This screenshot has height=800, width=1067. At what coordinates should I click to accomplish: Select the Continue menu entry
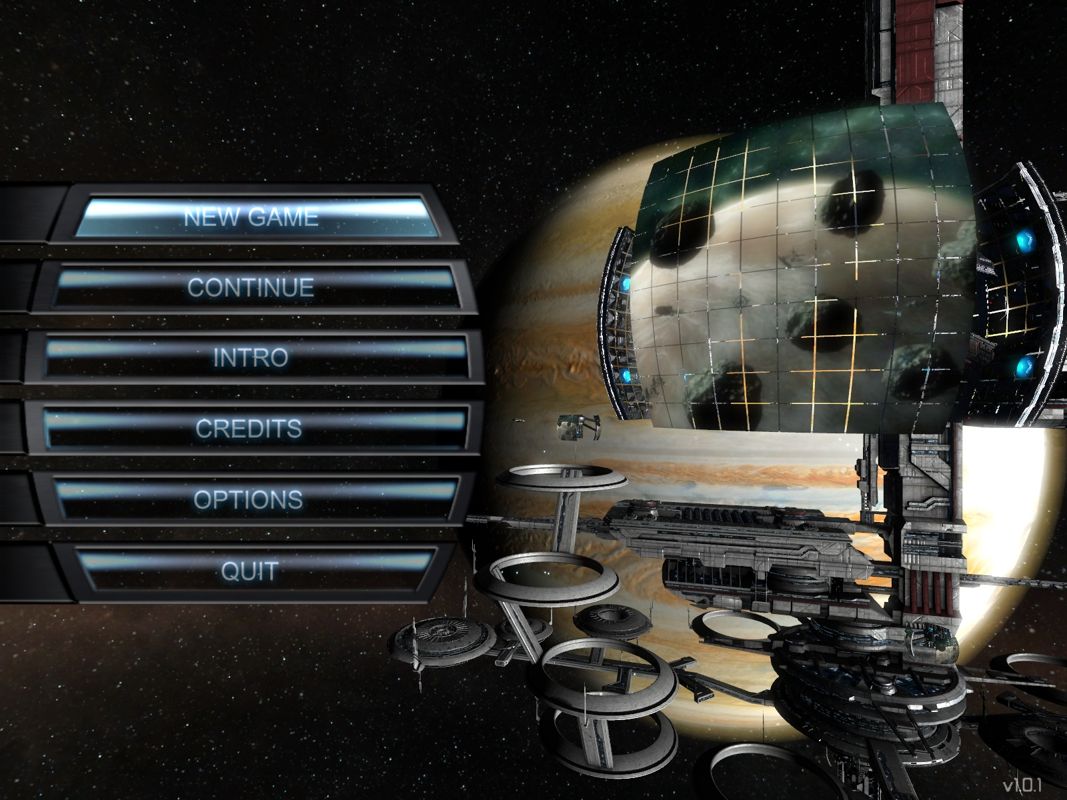pyautogui.click(x=251, y=287)
